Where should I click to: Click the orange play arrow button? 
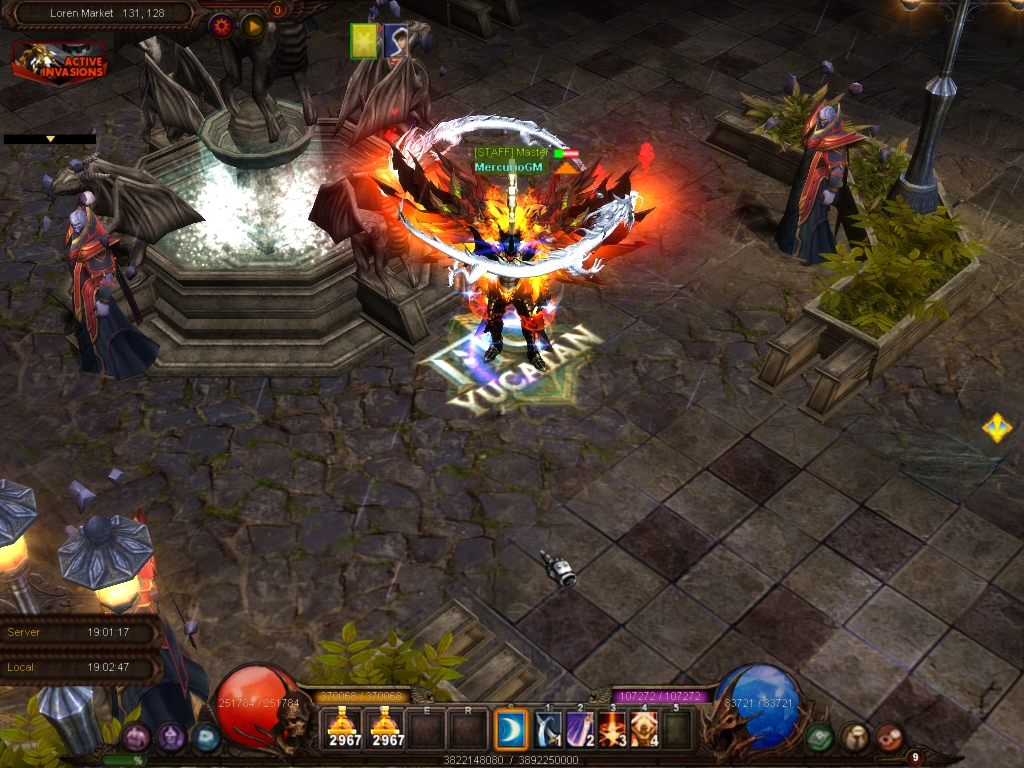tap(252, 26)
